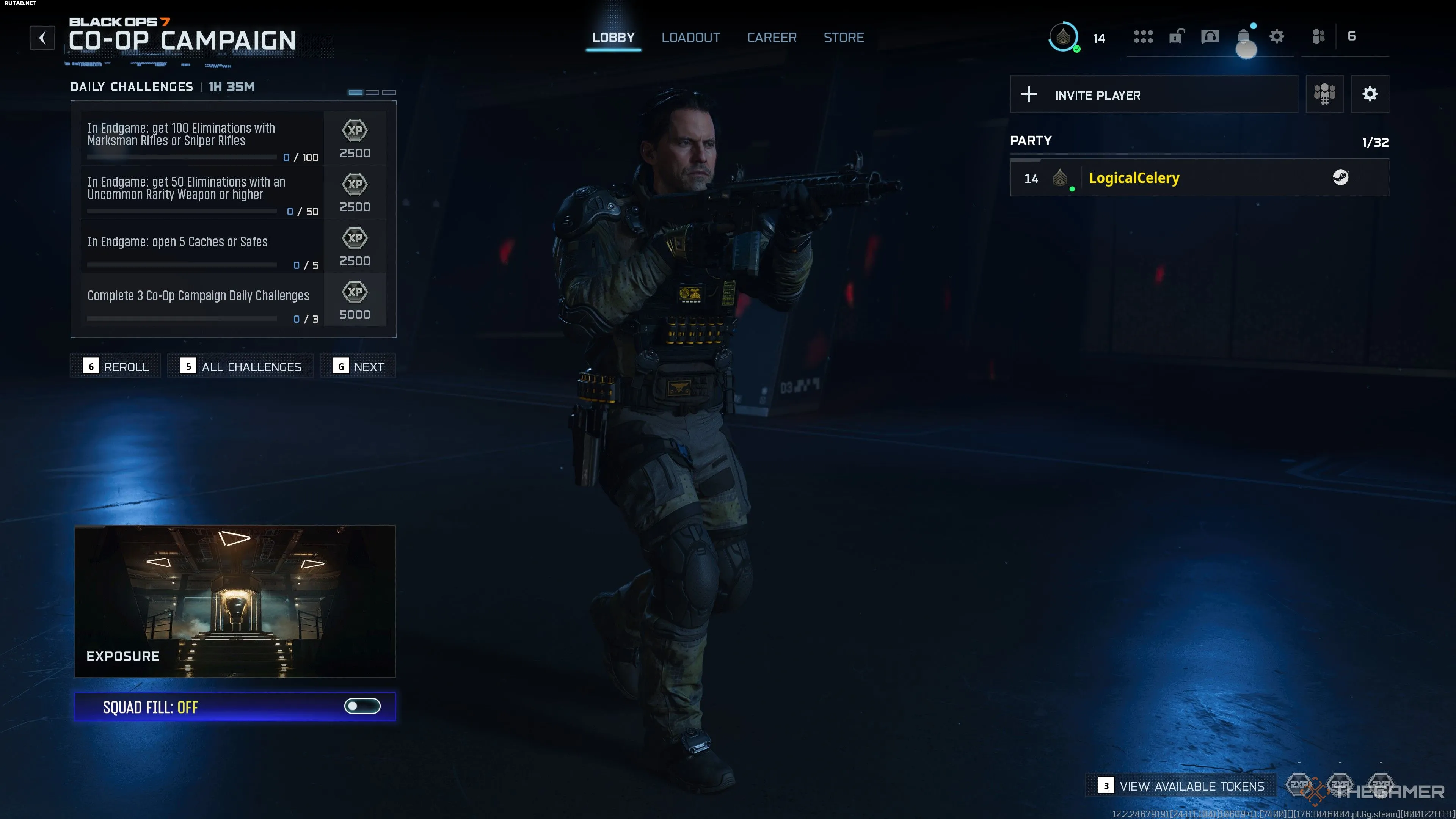
Task: Show the next challenges page
Action: pos(358,366)
